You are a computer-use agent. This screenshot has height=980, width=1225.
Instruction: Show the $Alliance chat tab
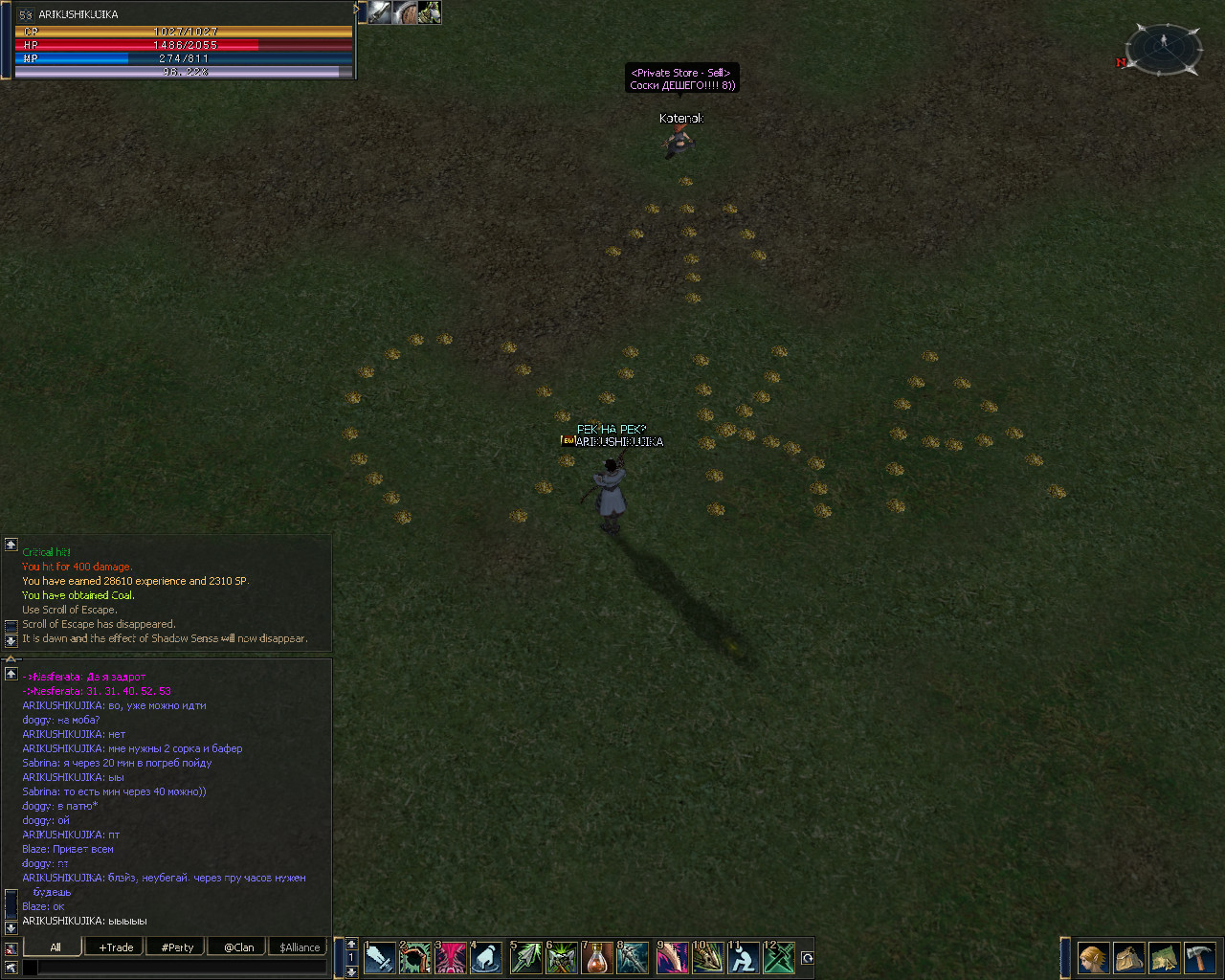click(300, 947)
